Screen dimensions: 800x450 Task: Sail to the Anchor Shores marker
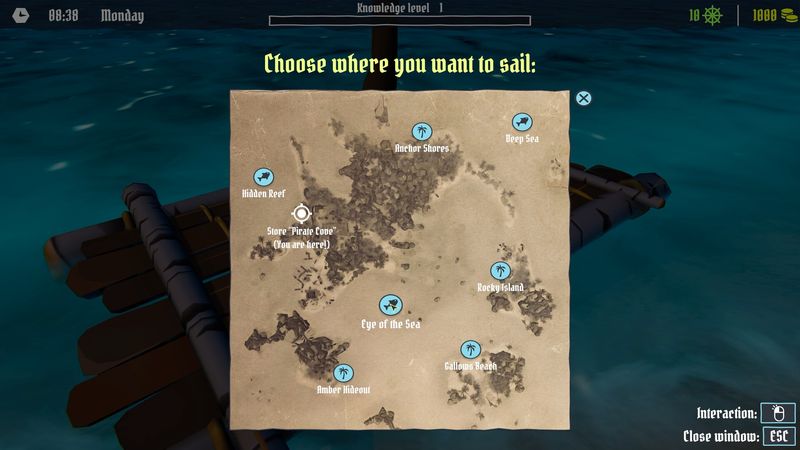coord(422,131)
